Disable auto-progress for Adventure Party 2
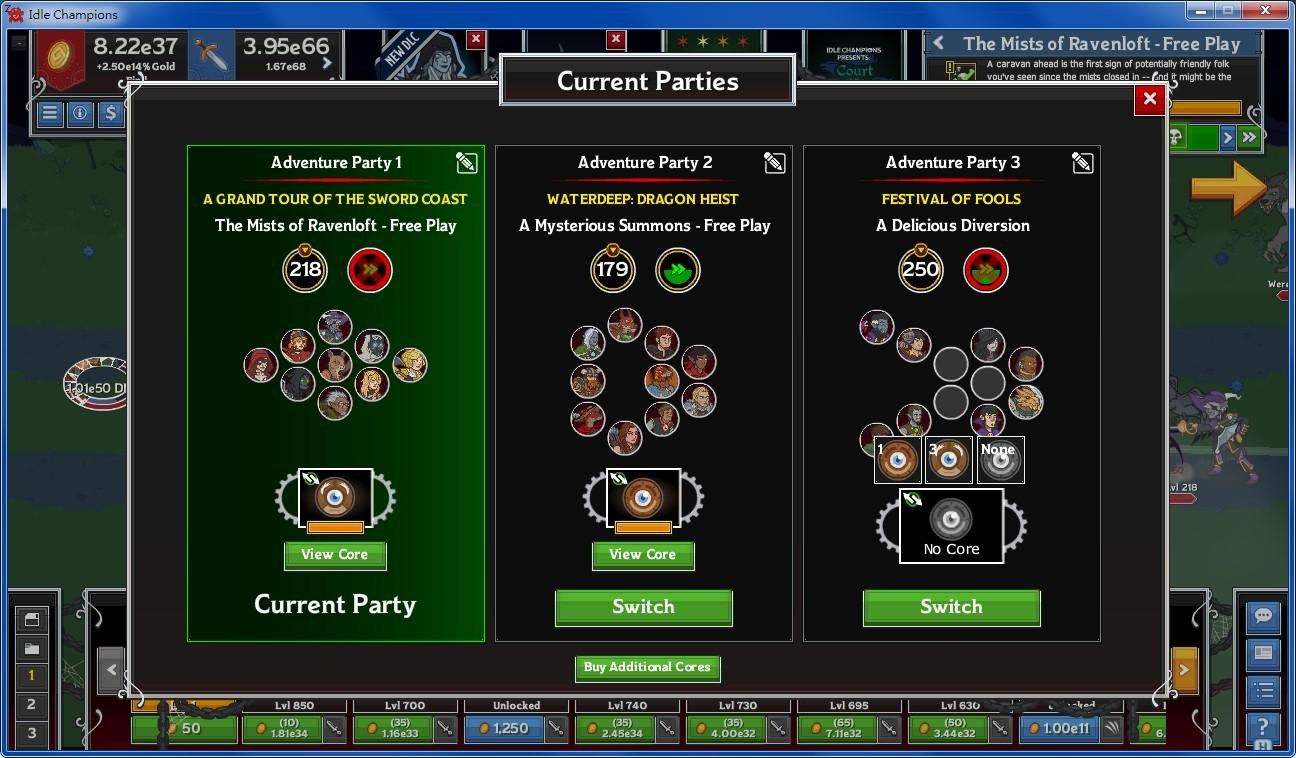The width and height of the screenshot is (1296, 758). tap(678, 269)
